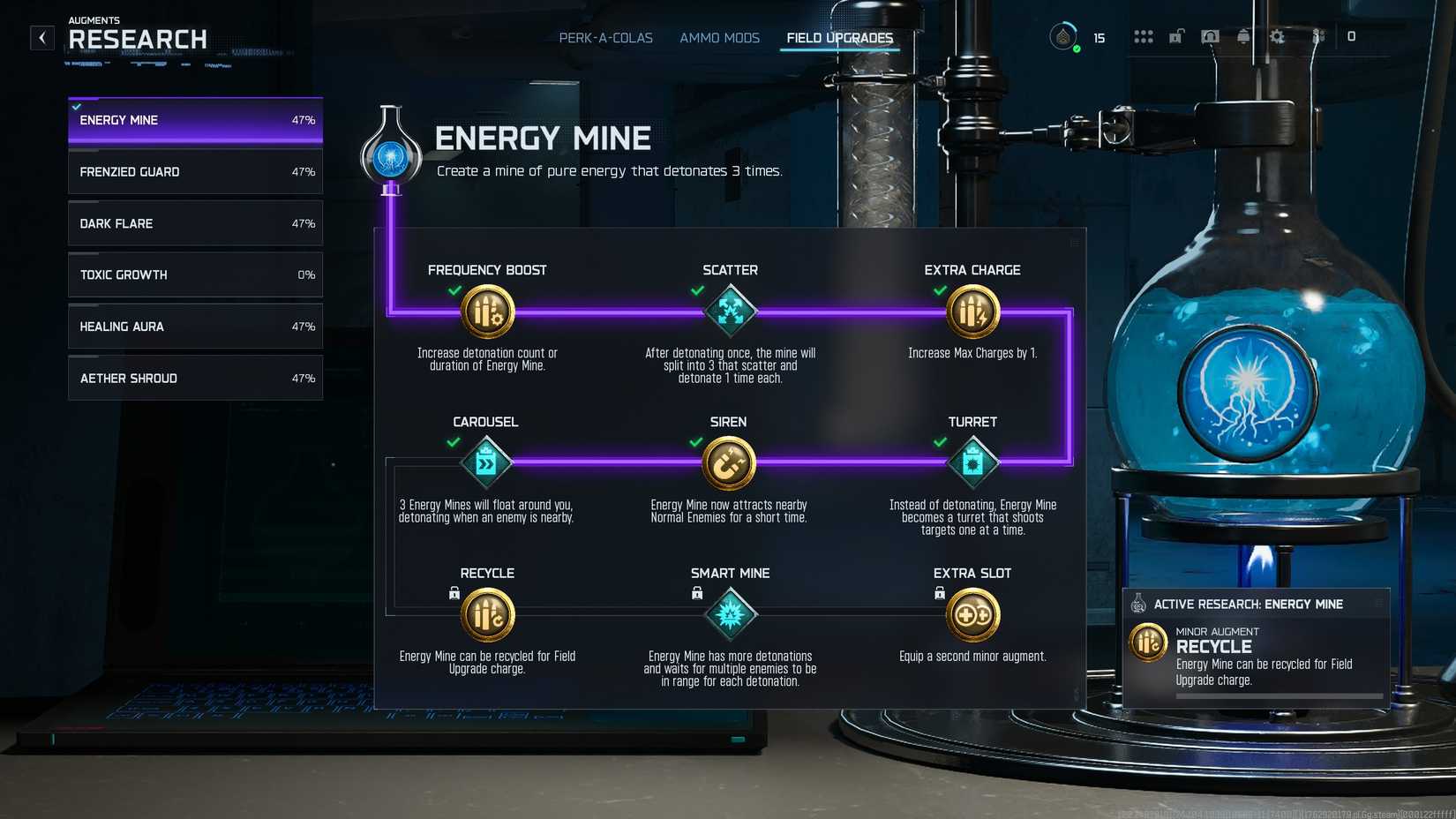Open the Ammo Mods tab

[719, 38]
